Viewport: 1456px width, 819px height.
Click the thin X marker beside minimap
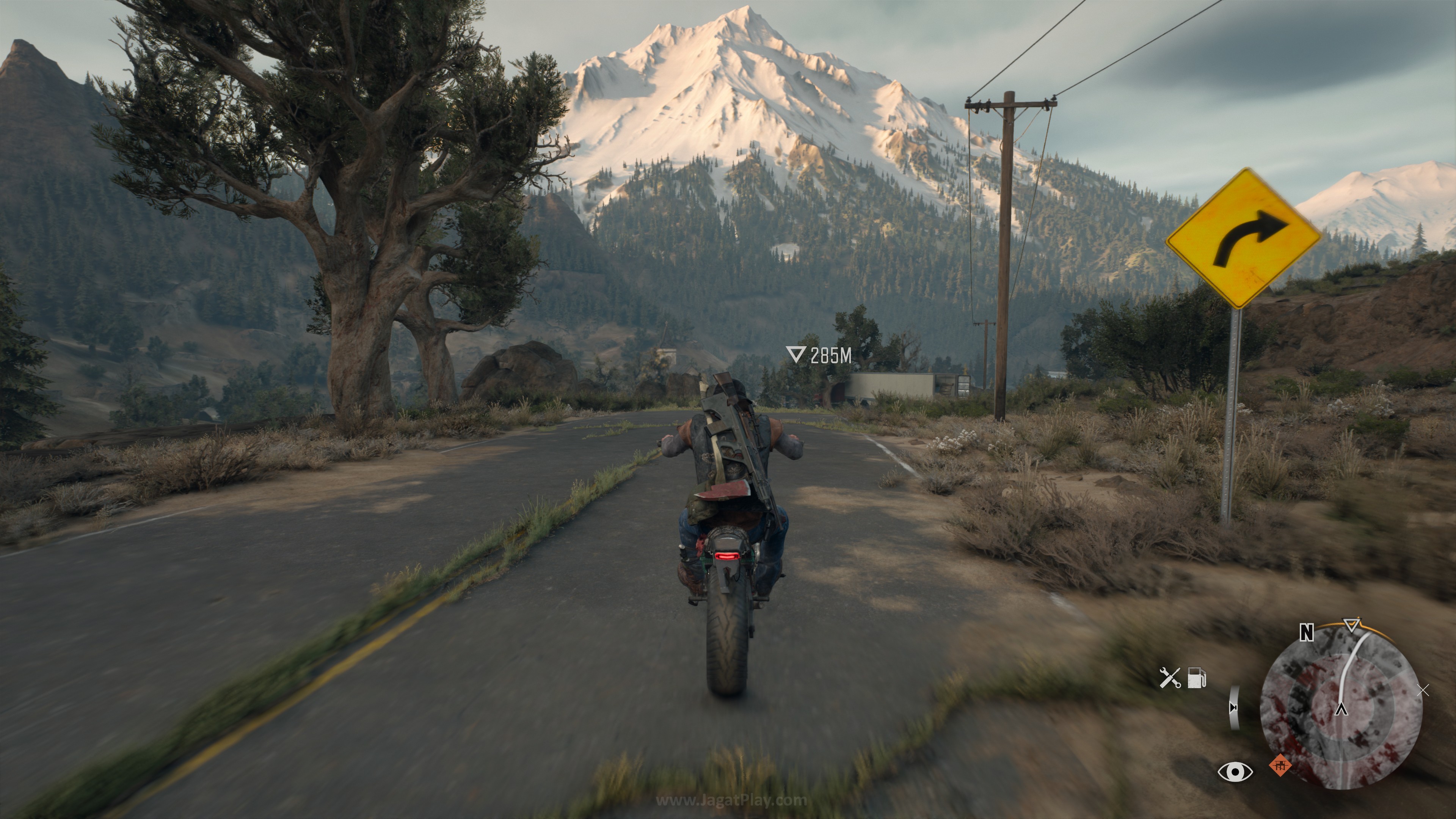click(1424, 690)
